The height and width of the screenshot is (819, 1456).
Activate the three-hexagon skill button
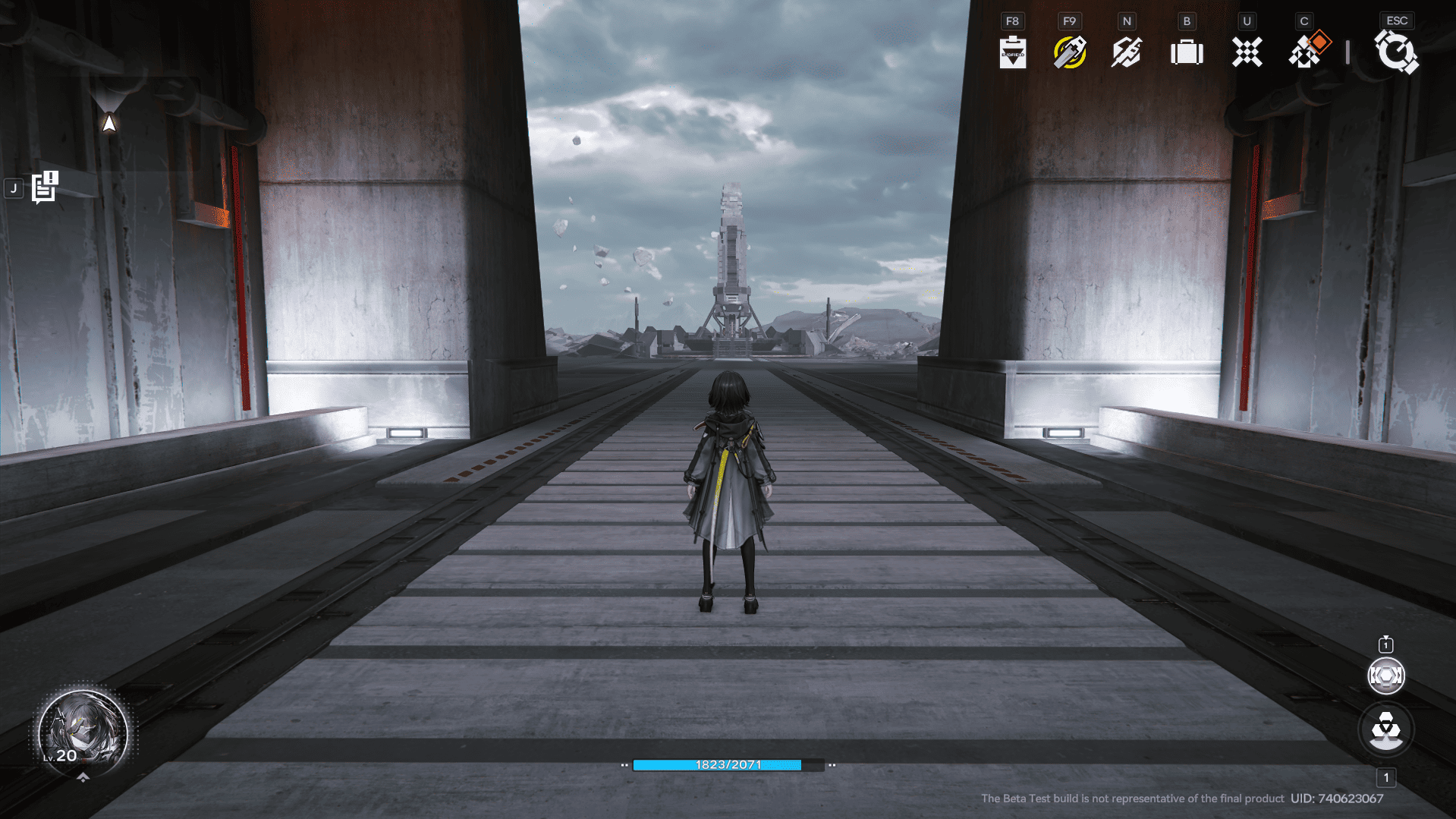click(x=1385, y=730)
